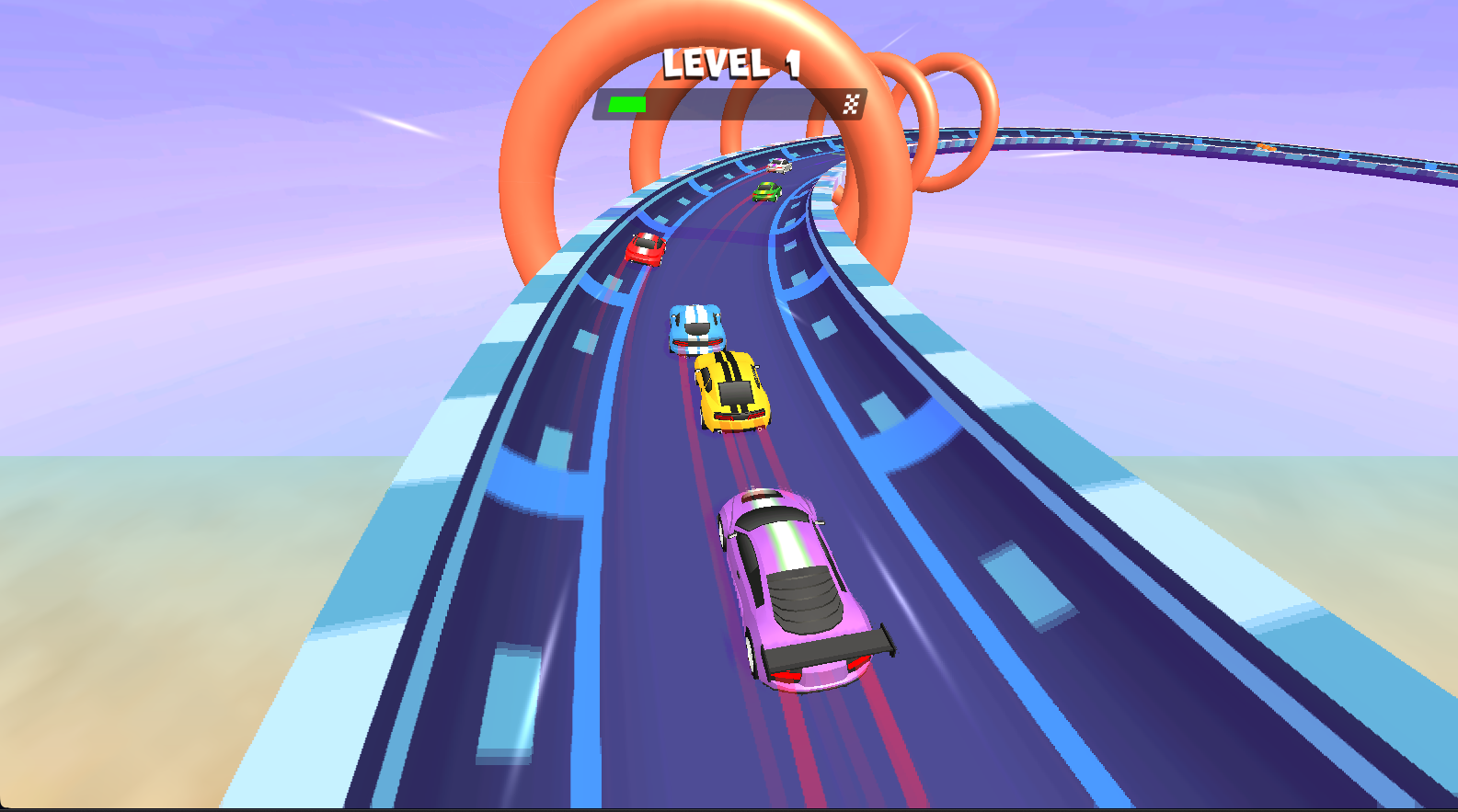
Task: Select the LEVEL 1 title
Action: coord(731,63)
